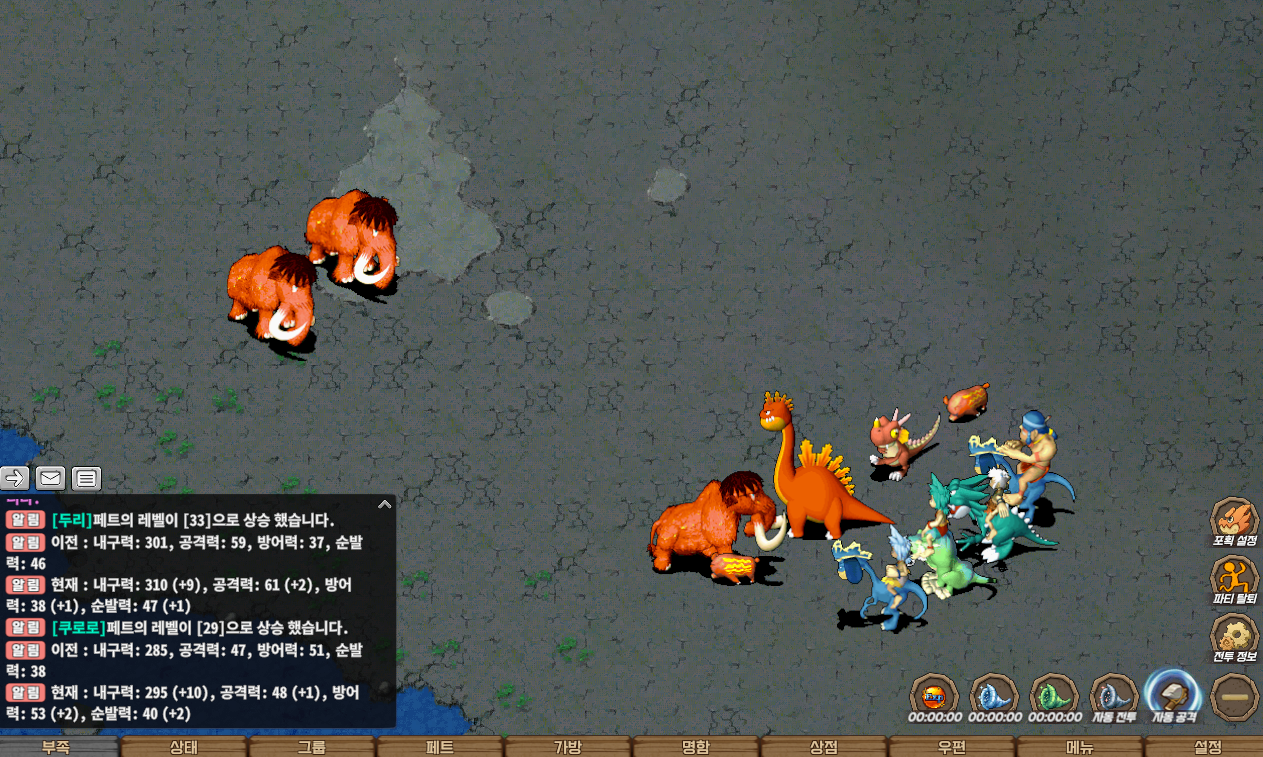
Task: Collapse chat log with the up arrow
Action: (384, 505)
